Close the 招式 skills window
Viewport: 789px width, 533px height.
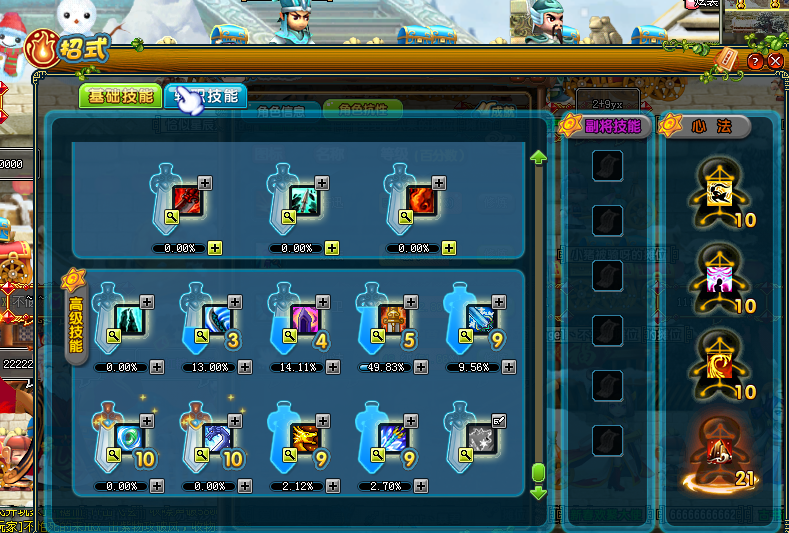pyautogui.click(x=775, y=61)
